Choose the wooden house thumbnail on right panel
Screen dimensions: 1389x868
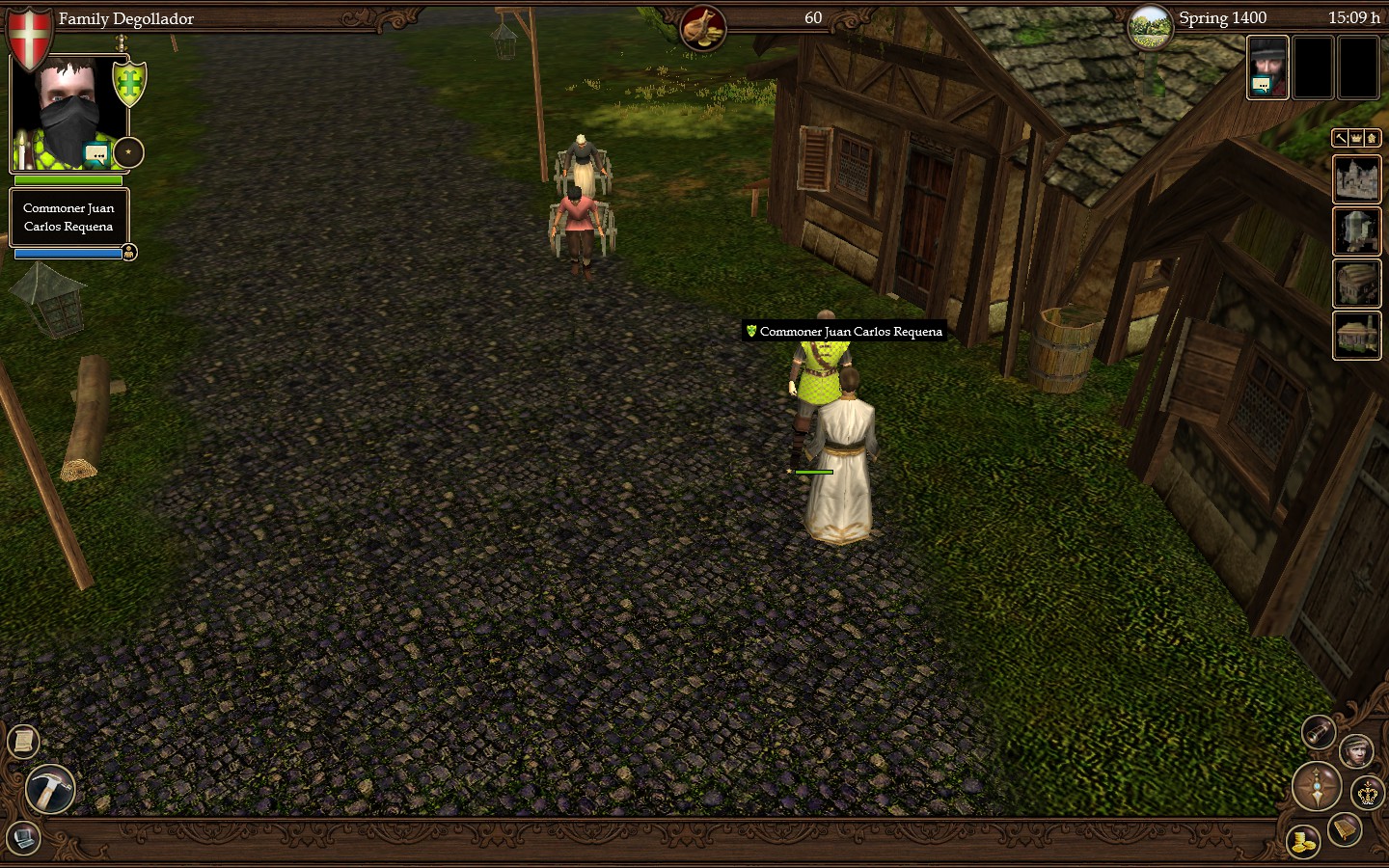click(1357, 284)
